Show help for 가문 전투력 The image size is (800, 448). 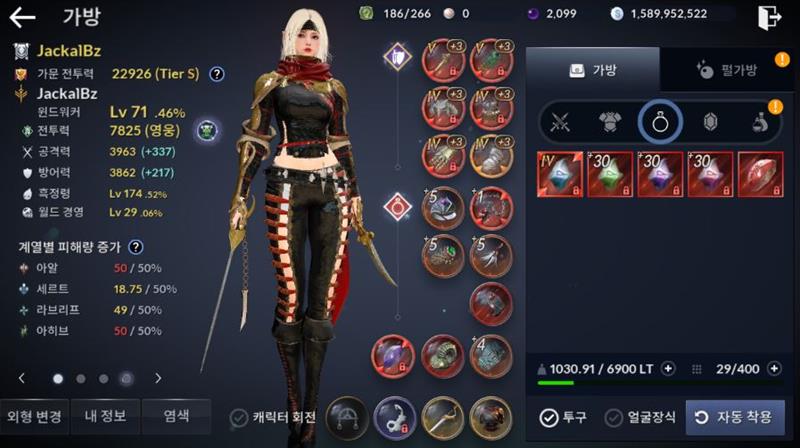[216, 73]
